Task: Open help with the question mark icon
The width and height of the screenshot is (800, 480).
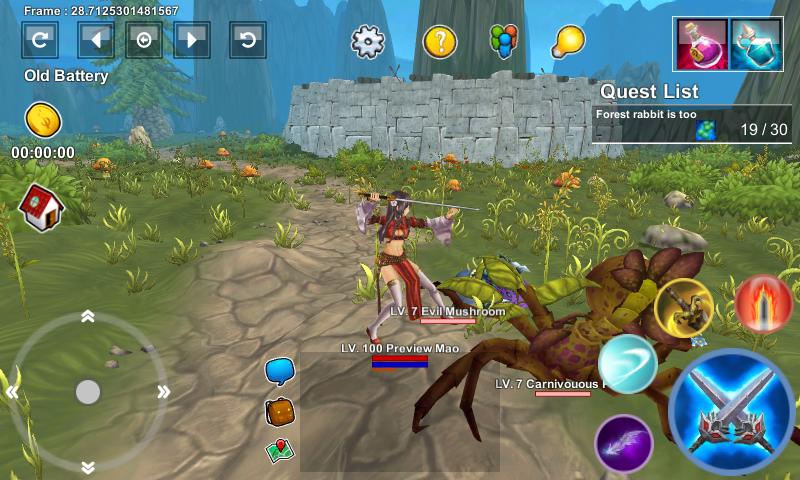Action: pyautogui.click(x=440, y=41)
